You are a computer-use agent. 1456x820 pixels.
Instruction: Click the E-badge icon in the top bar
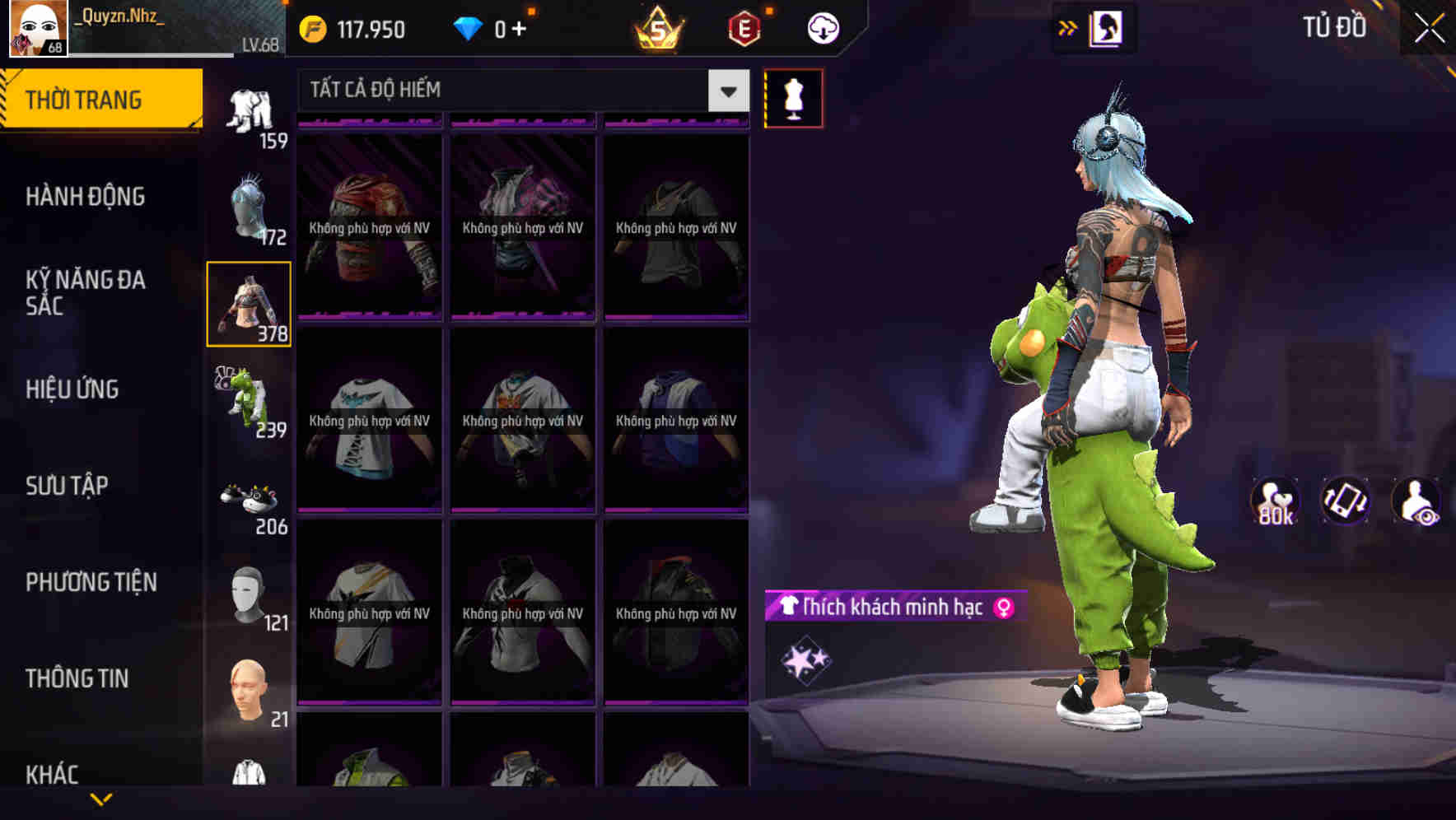coord(742,26)
